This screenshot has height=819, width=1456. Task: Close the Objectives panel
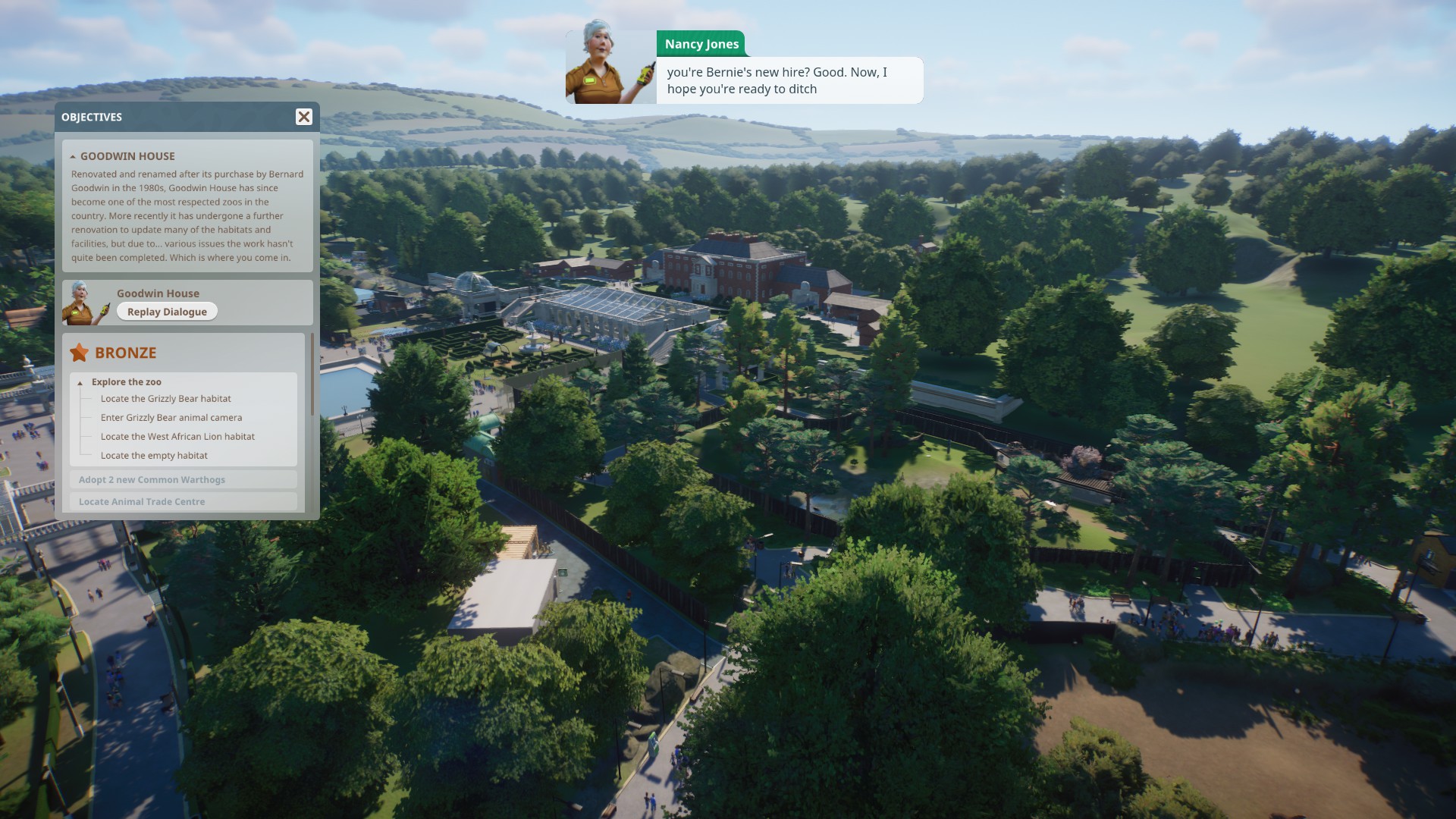click(303, 117)
